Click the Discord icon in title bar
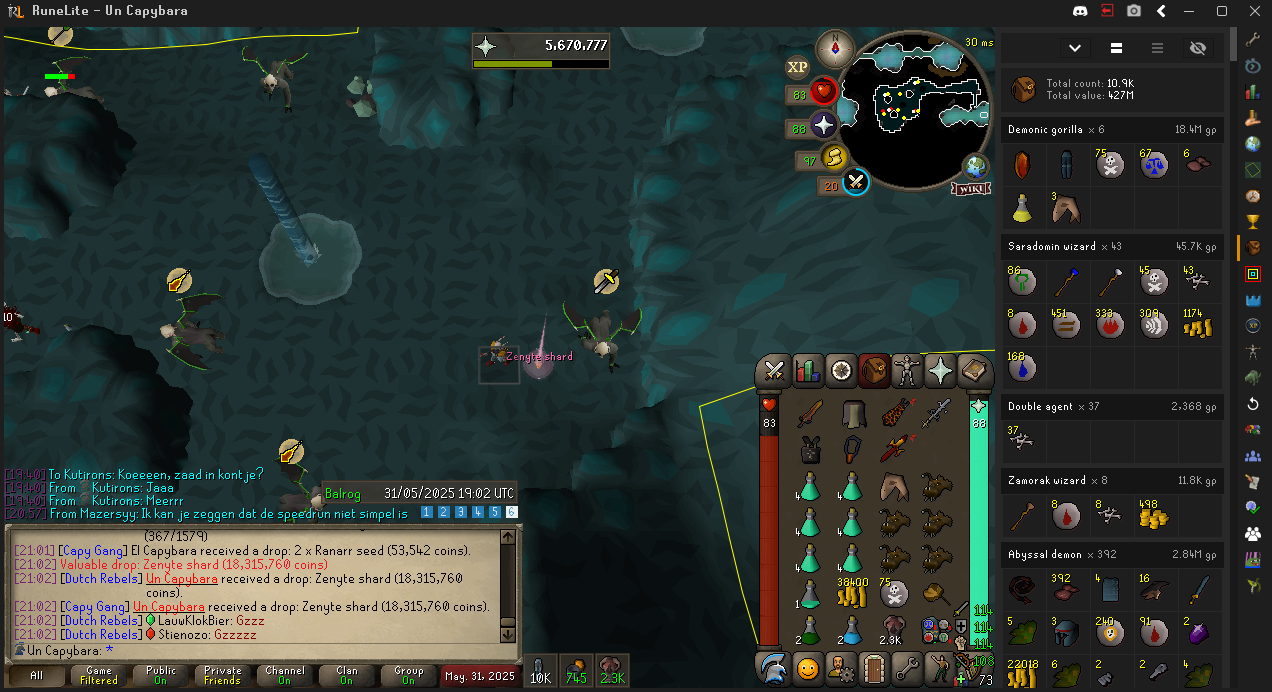This screenshot has width=1272, height=692. pos(1079,11)
